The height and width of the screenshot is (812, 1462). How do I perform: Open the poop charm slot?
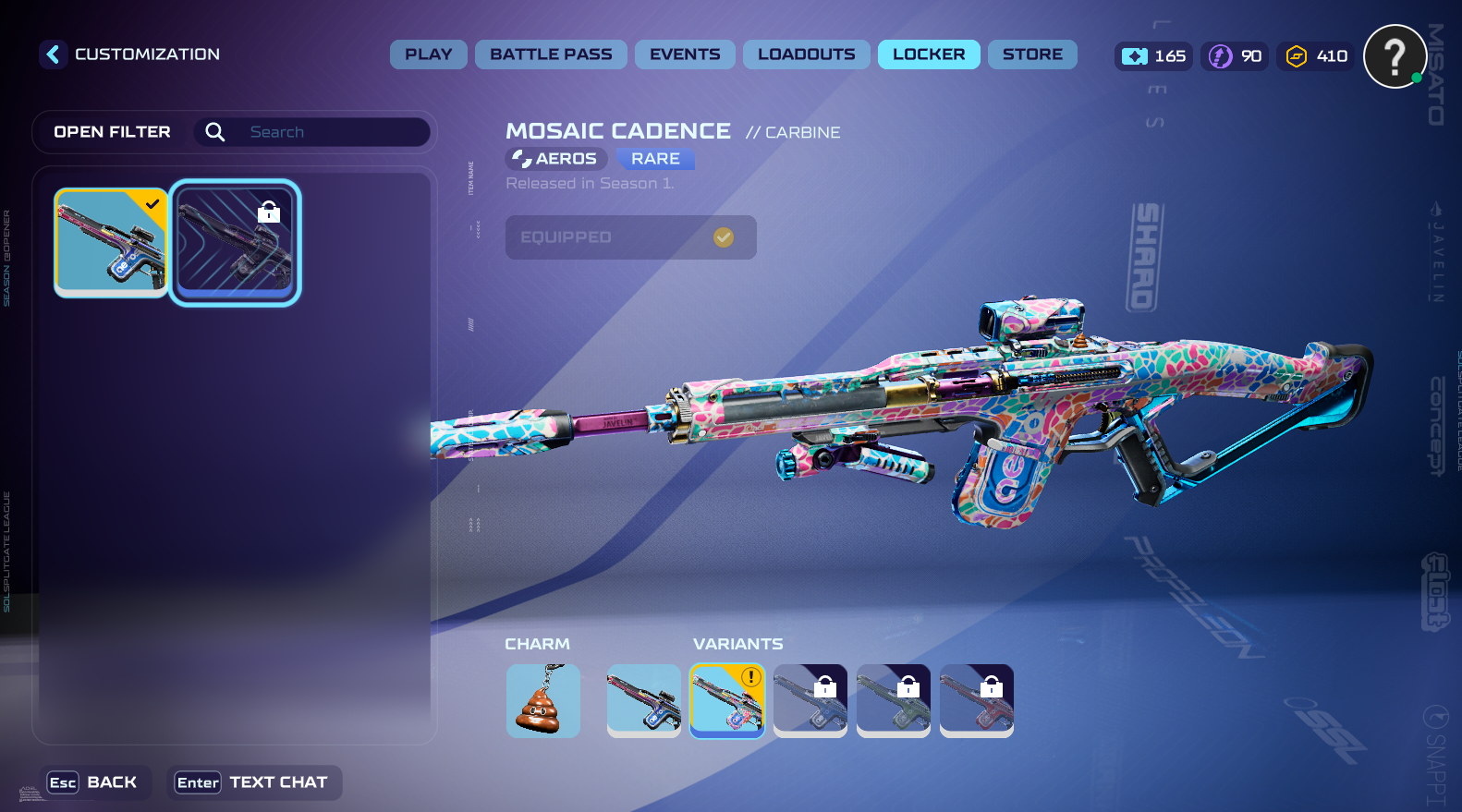click(x=543, y=701)
